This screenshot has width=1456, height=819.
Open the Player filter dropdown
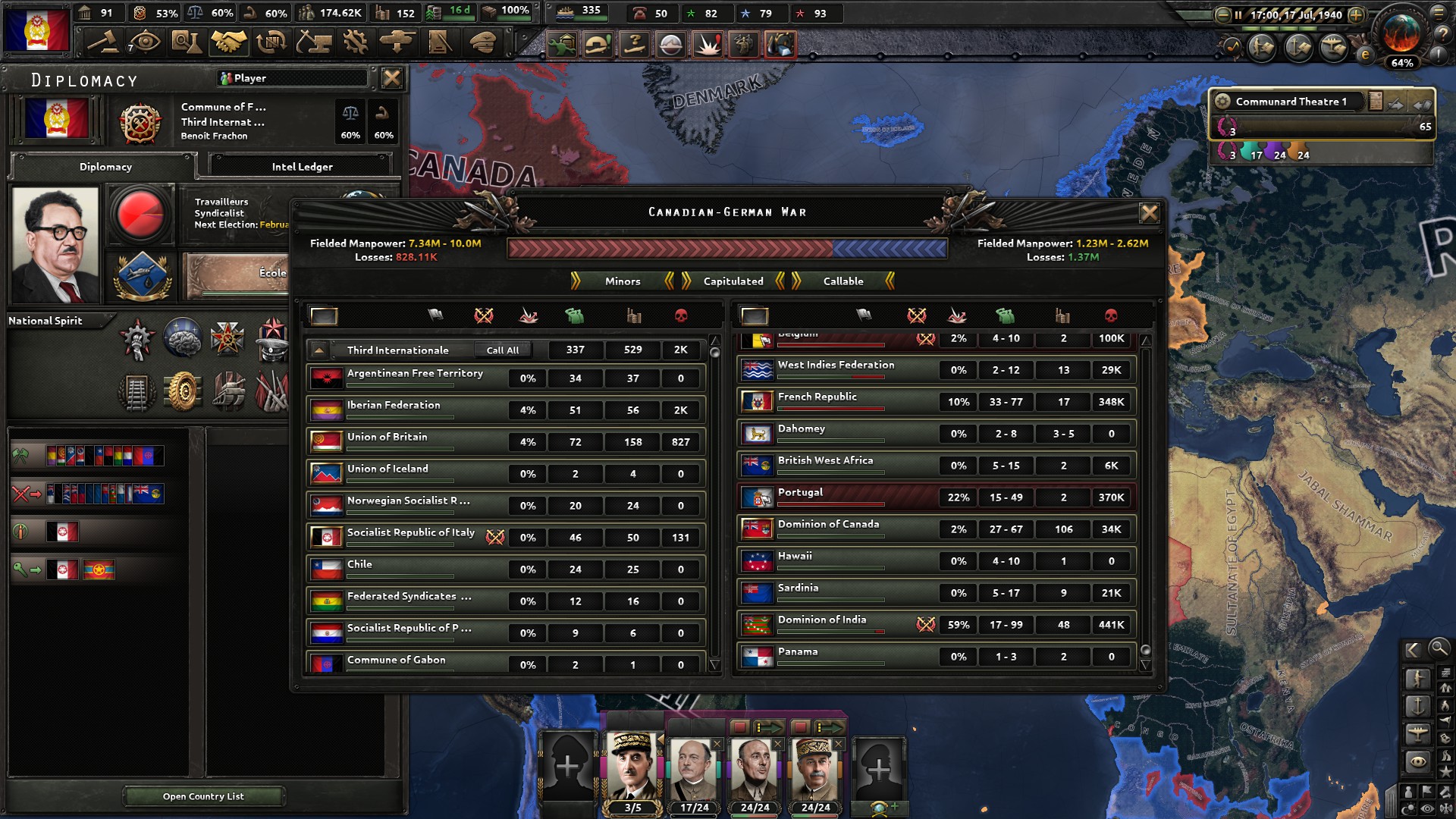[293, 78]
